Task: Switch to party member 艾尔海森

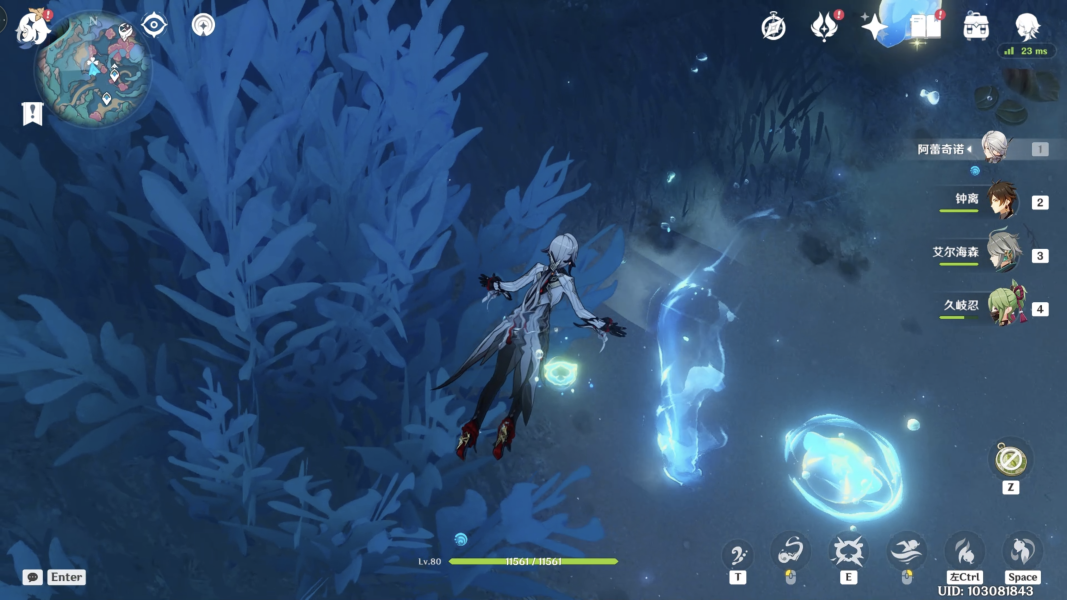Action: coord(1001,254)
